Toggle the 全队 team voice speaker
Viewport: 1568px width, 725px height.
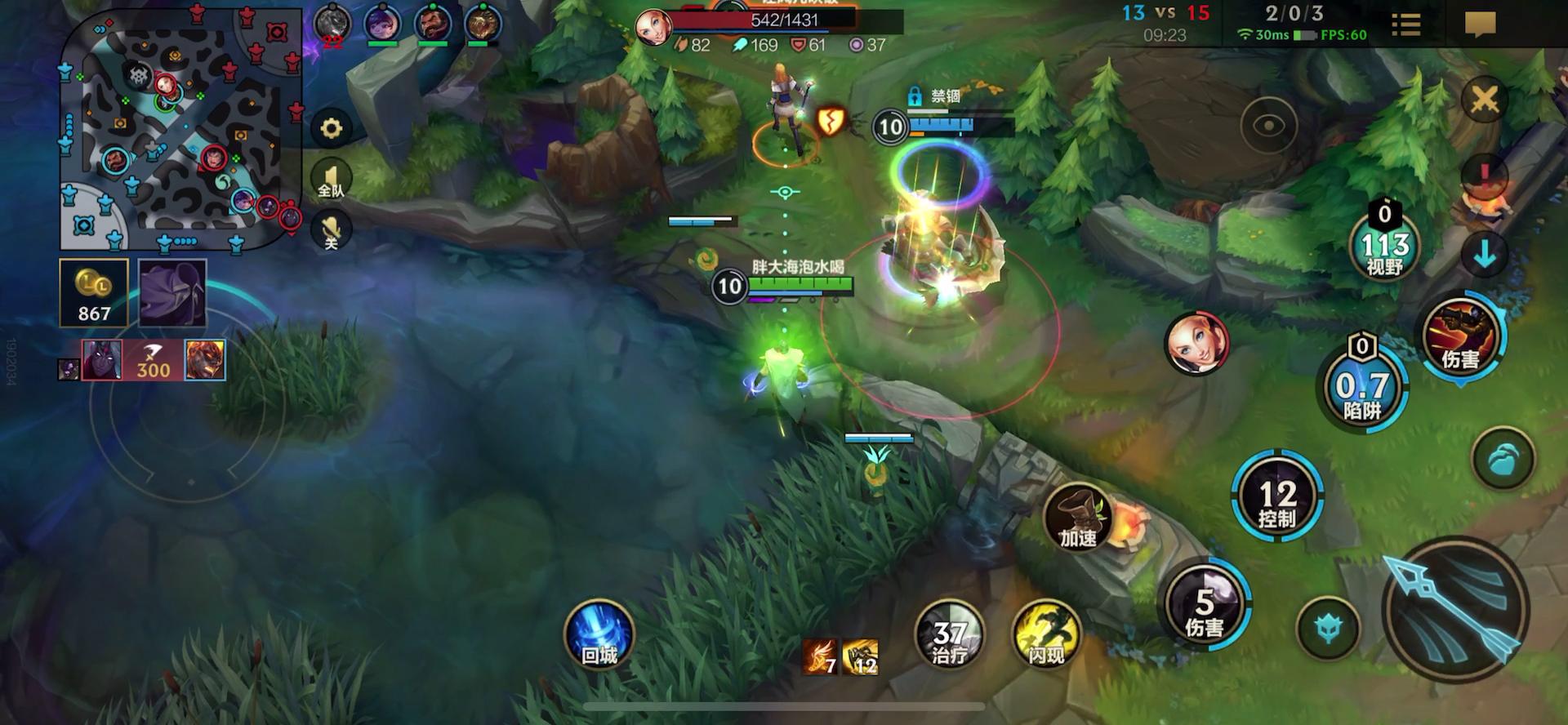331,180
